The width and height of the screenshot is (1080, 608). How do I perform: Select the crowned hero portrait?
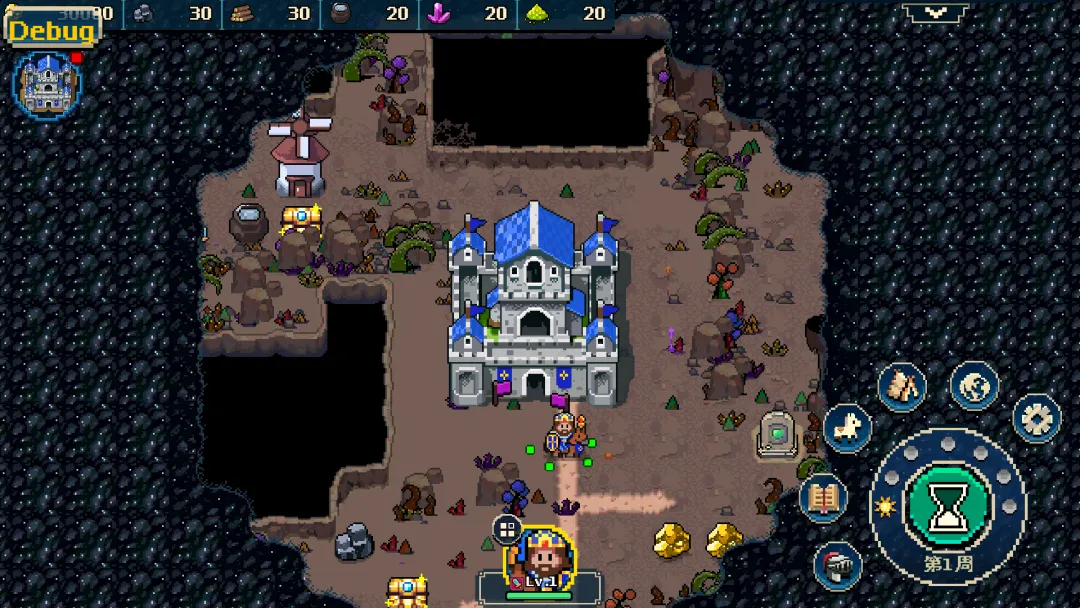[540, 556]
